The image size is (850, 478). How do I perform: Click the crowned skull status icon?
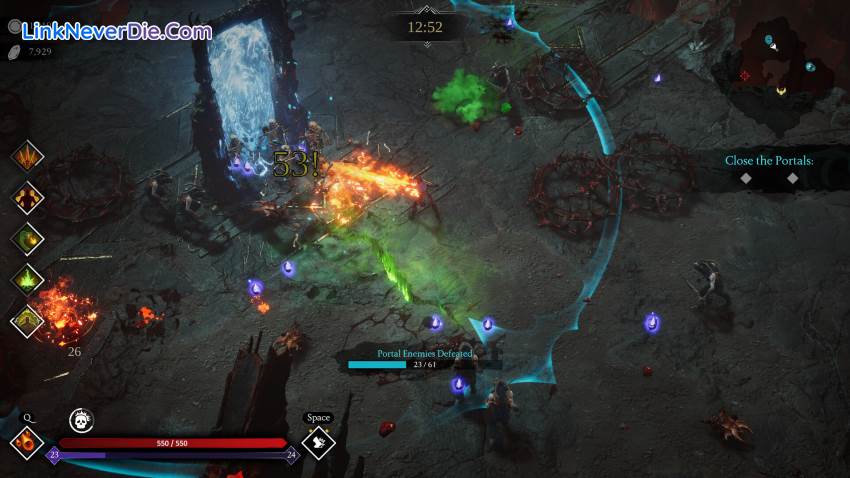(81, 420)
